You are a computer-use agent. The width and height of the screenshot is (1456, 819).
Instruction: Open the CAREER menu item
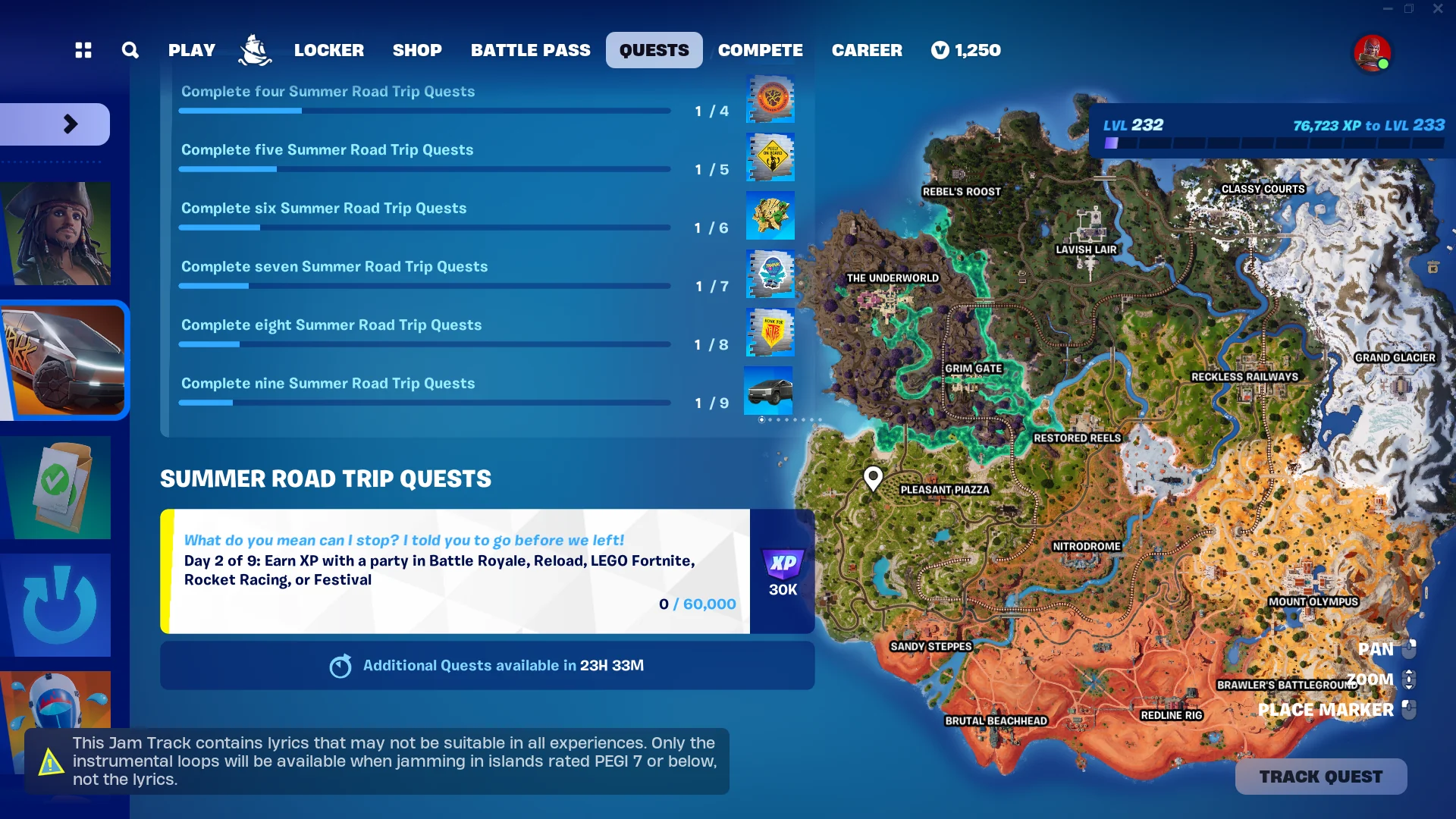tap(867, 50)
